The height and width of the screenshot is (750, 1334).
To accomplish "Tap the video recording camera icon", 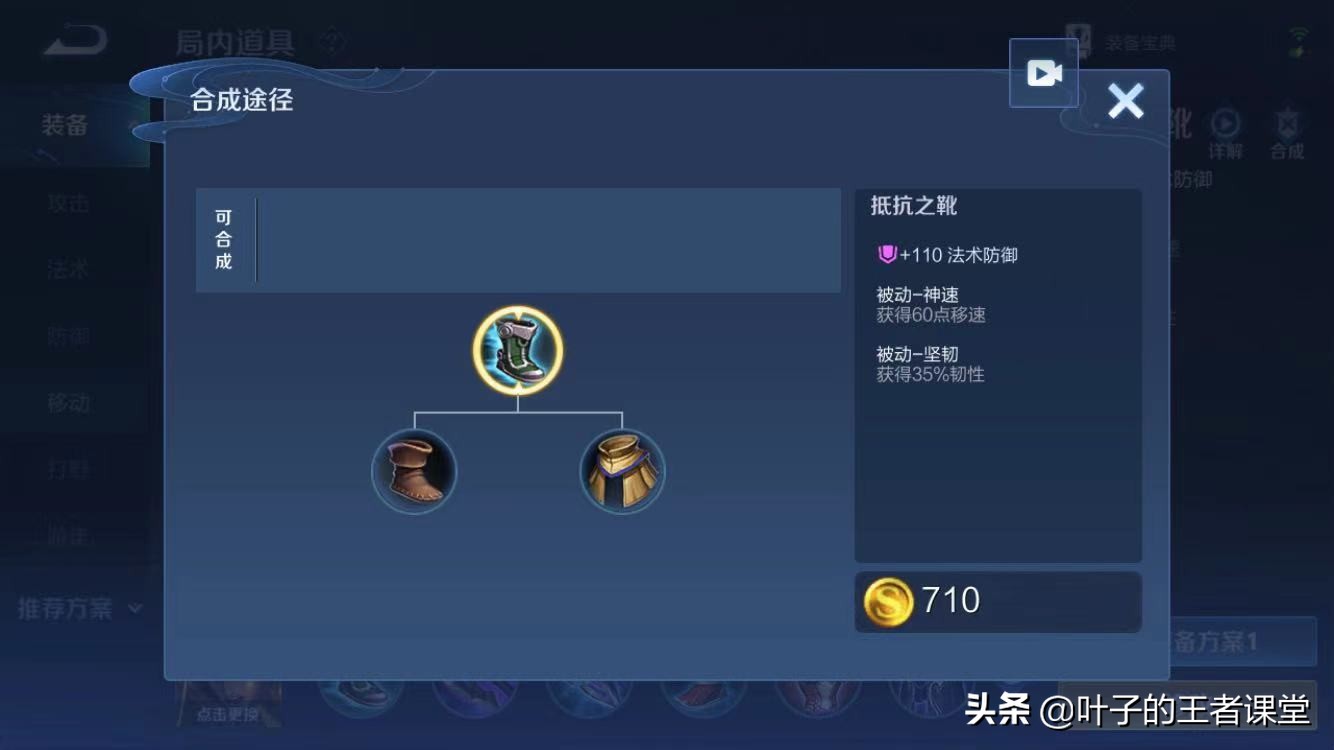I will 1043,72.
